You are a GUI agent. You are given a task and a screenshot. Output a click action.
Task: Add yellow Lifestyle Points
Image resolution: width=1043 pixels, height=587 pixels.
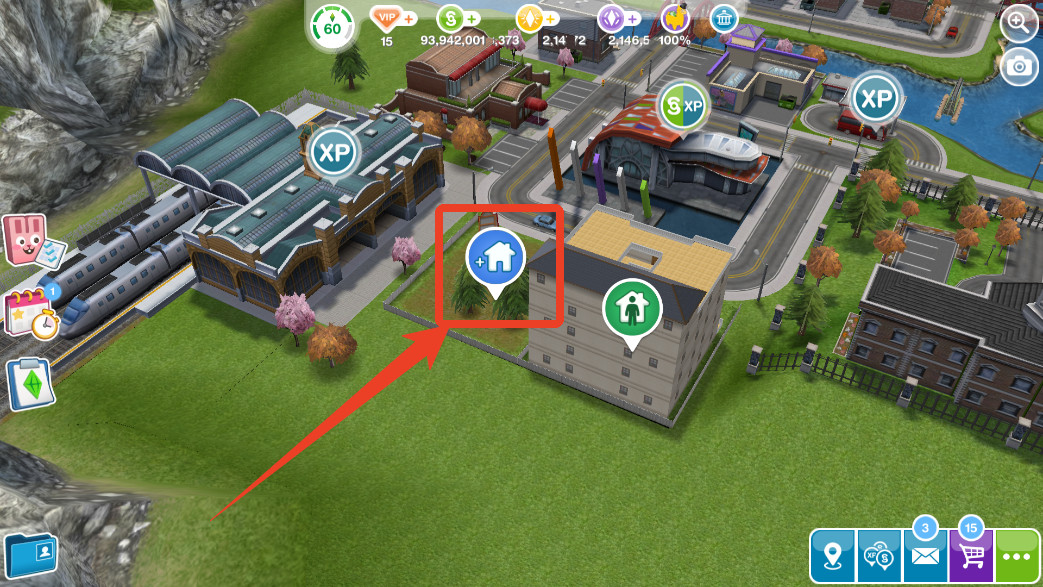552,19
